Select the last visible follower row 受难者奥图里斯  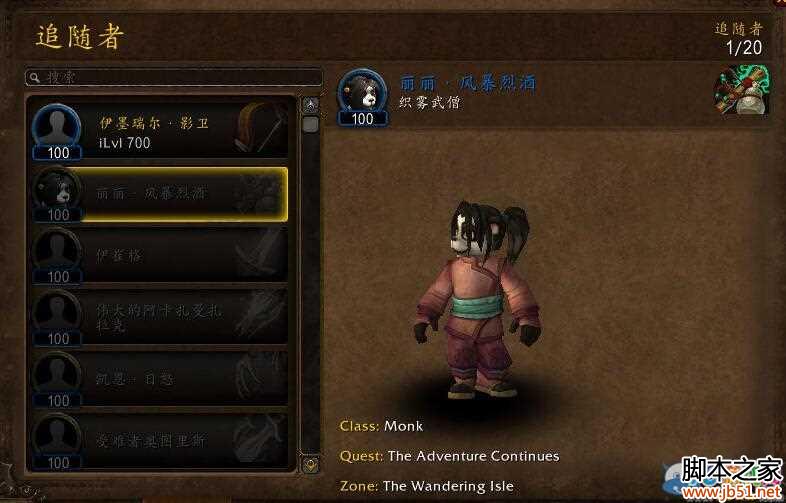[160, 440]
